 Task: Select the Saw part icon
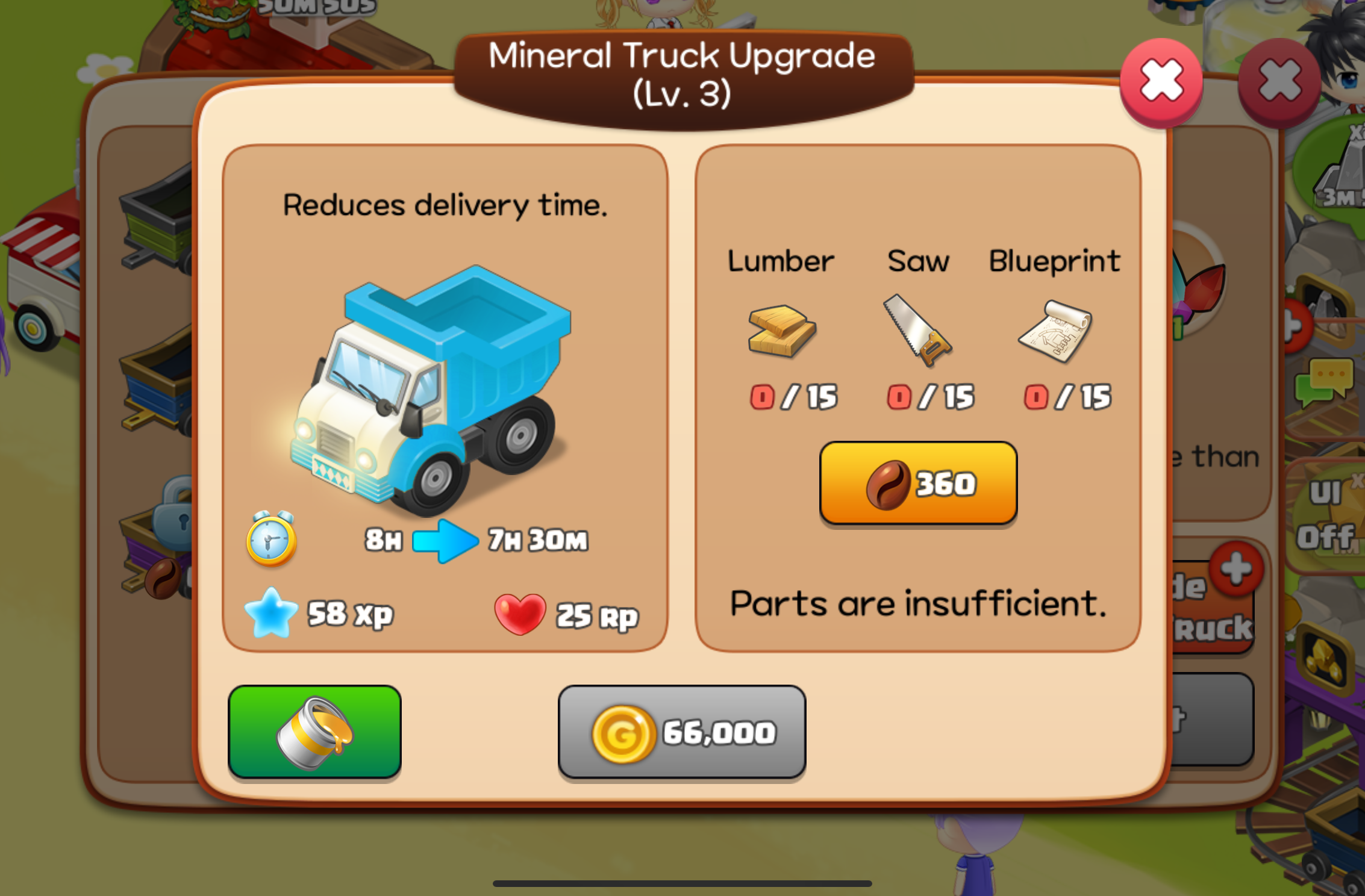pyautogui.click(x=917, y=331)
